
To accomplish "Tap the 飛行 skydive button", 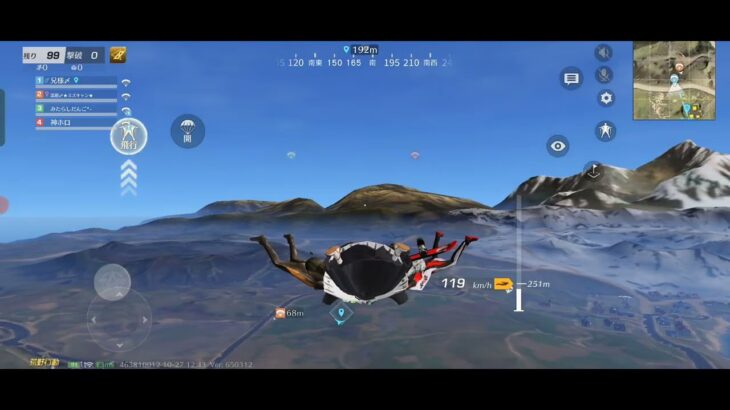I will pos(128,135).
